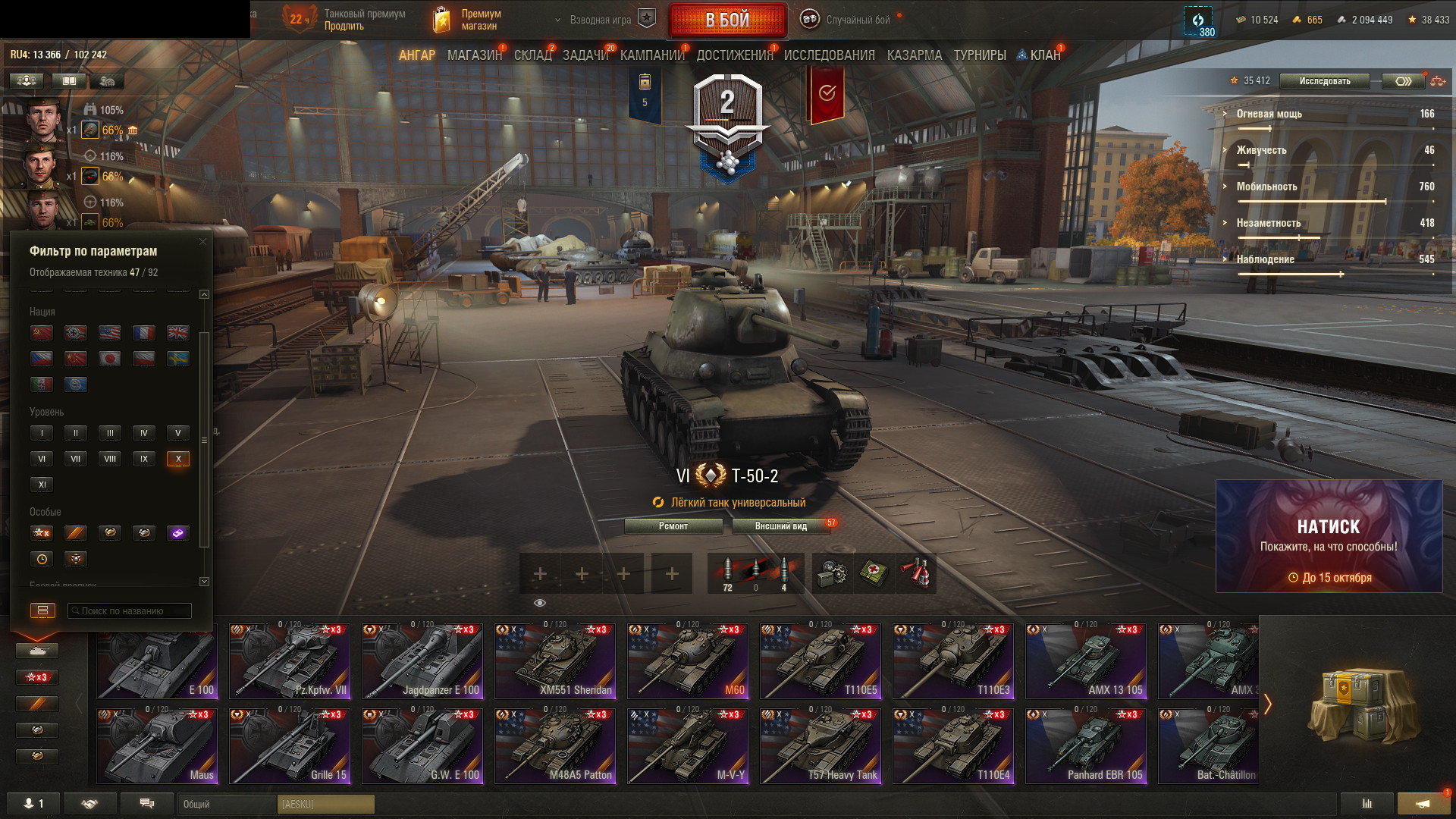Toggle the tier VI filter

pos(42,459)
